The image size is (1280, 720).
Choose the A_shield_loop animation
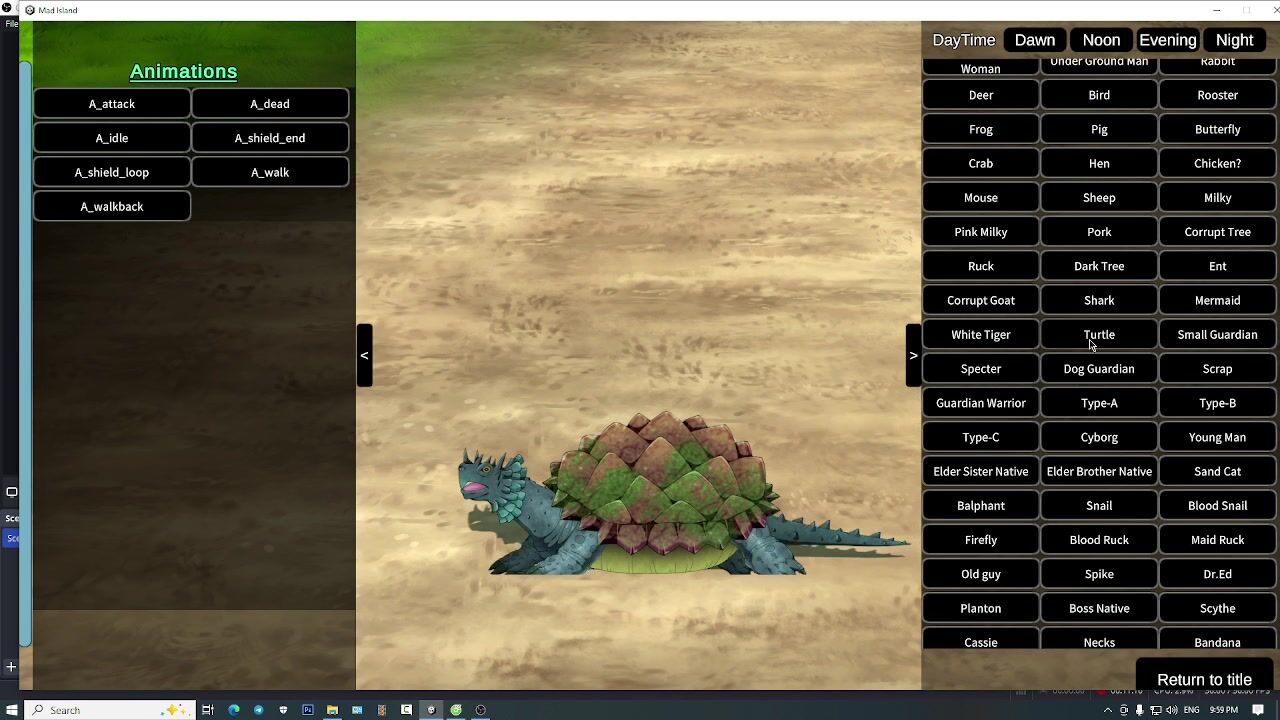(111, 172)
